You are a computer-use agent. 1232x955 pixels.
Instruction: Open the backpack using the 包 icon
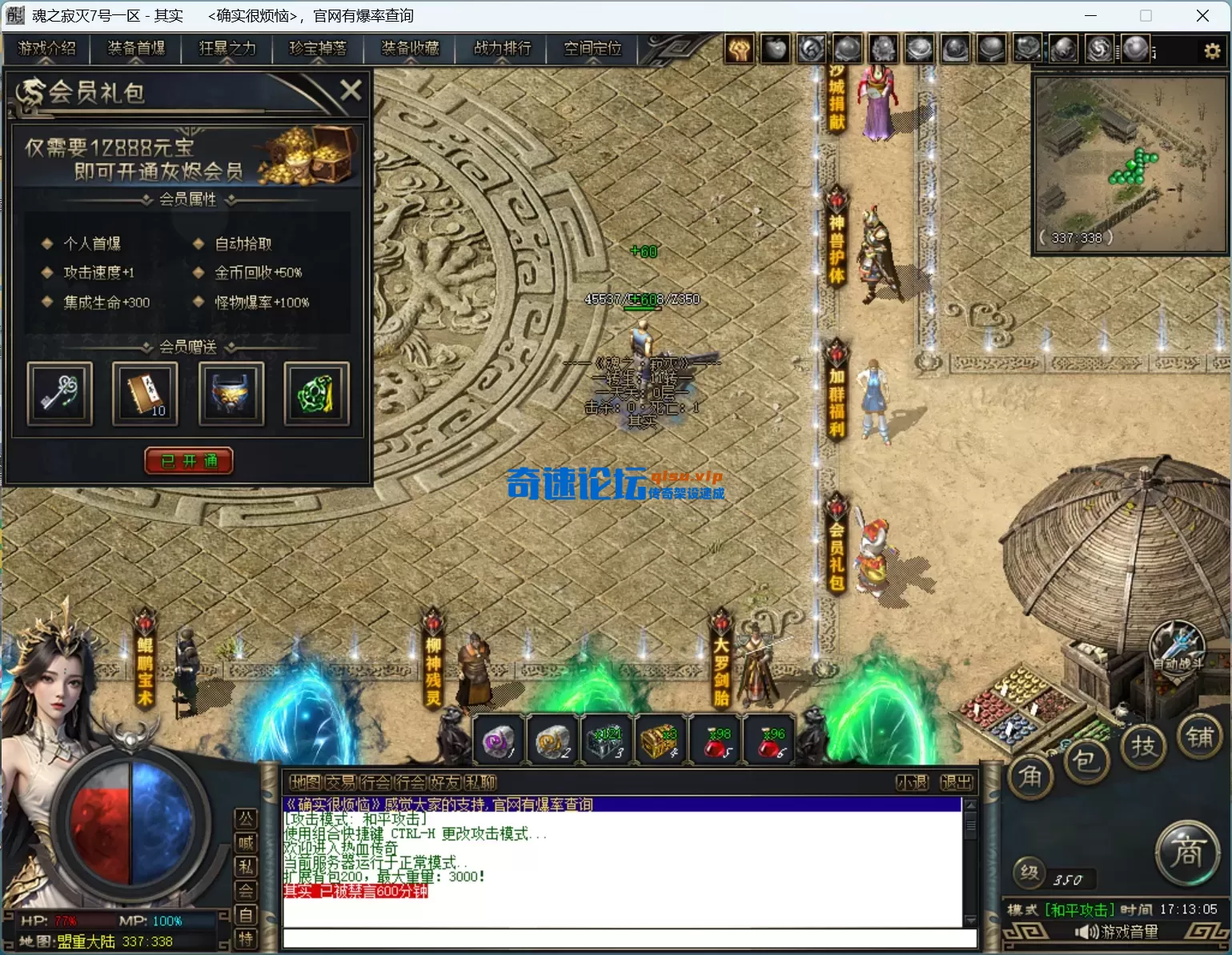(x=1087, y=762)
